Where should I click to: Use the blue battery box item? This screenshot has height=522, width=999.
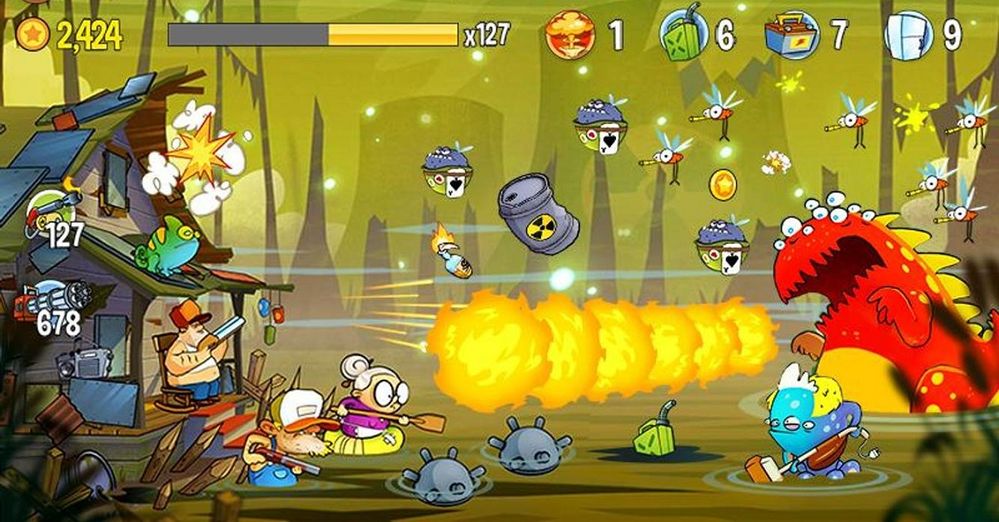[792, 36]
